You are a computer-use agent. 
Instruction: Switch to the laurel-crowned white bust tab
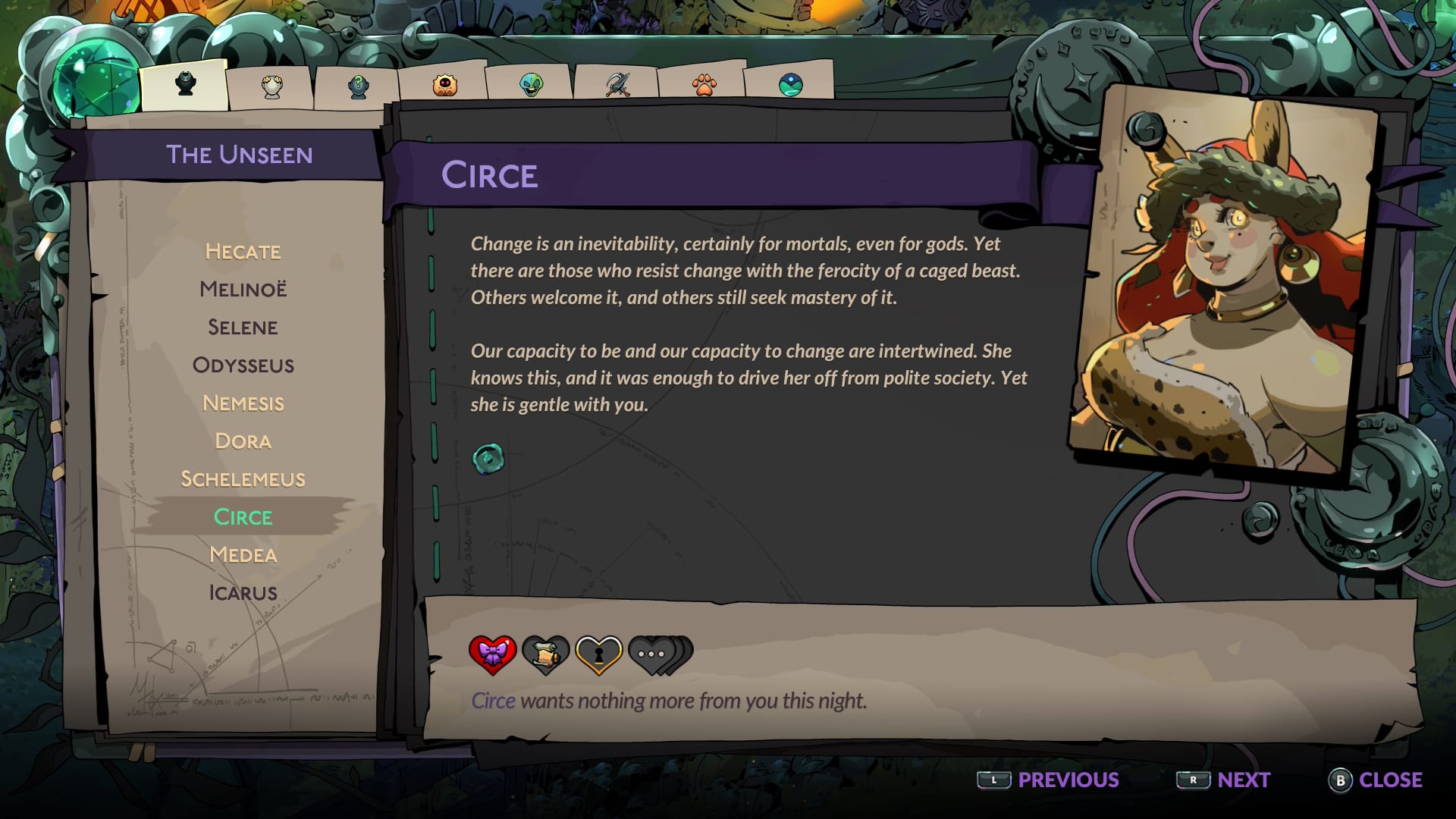point(271,86)
